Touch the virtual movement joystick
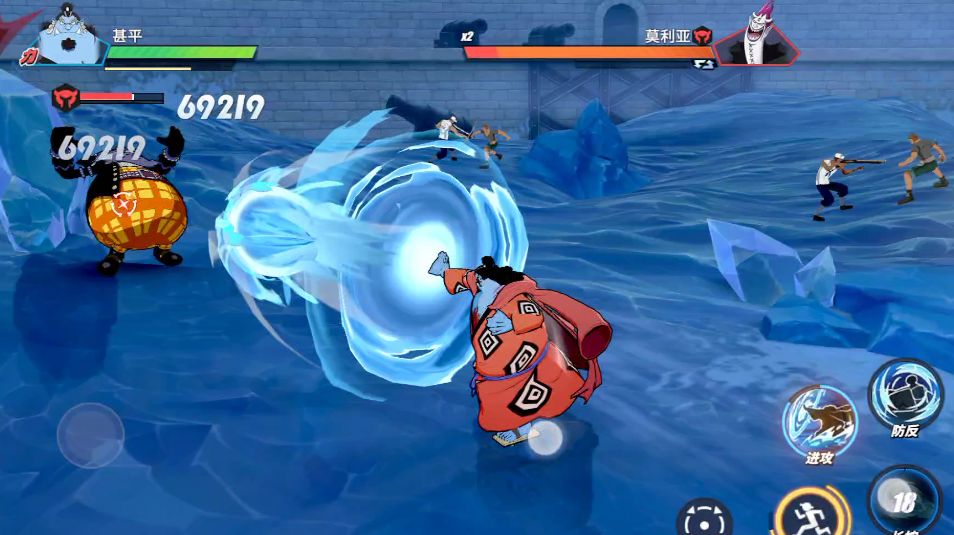Image resolution: width=954 pixels, height=535 pixels. (90, 436)
